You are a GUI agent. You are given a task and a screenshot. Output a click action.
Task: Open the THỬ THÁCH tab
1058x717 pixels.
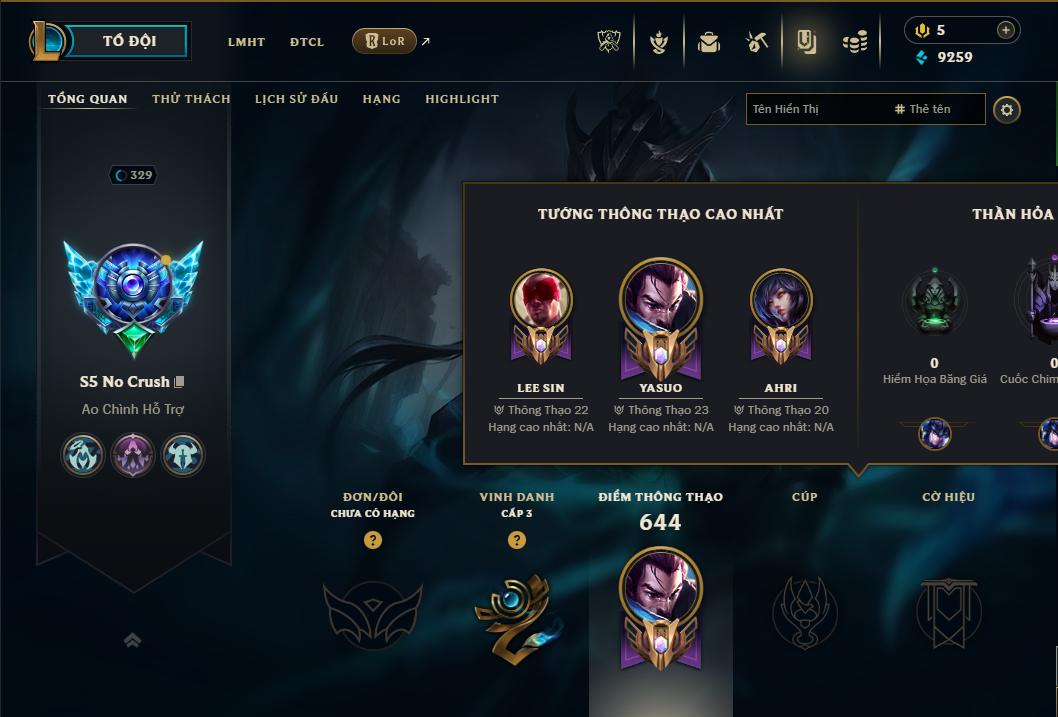pyautogui.click(x=191, y=99)
